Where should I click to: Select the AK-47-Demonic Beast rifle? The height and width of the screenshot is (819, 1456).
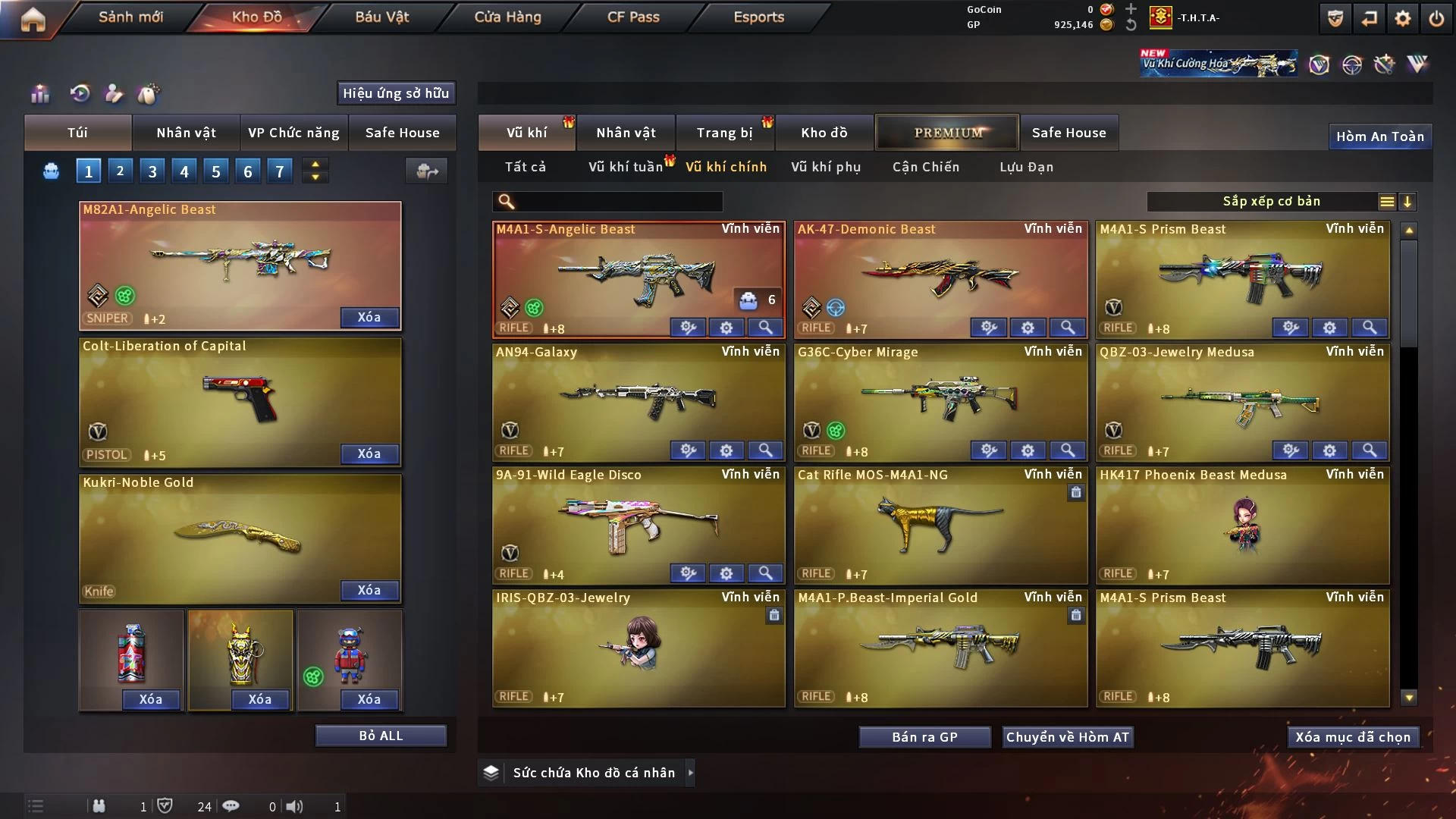940,277
